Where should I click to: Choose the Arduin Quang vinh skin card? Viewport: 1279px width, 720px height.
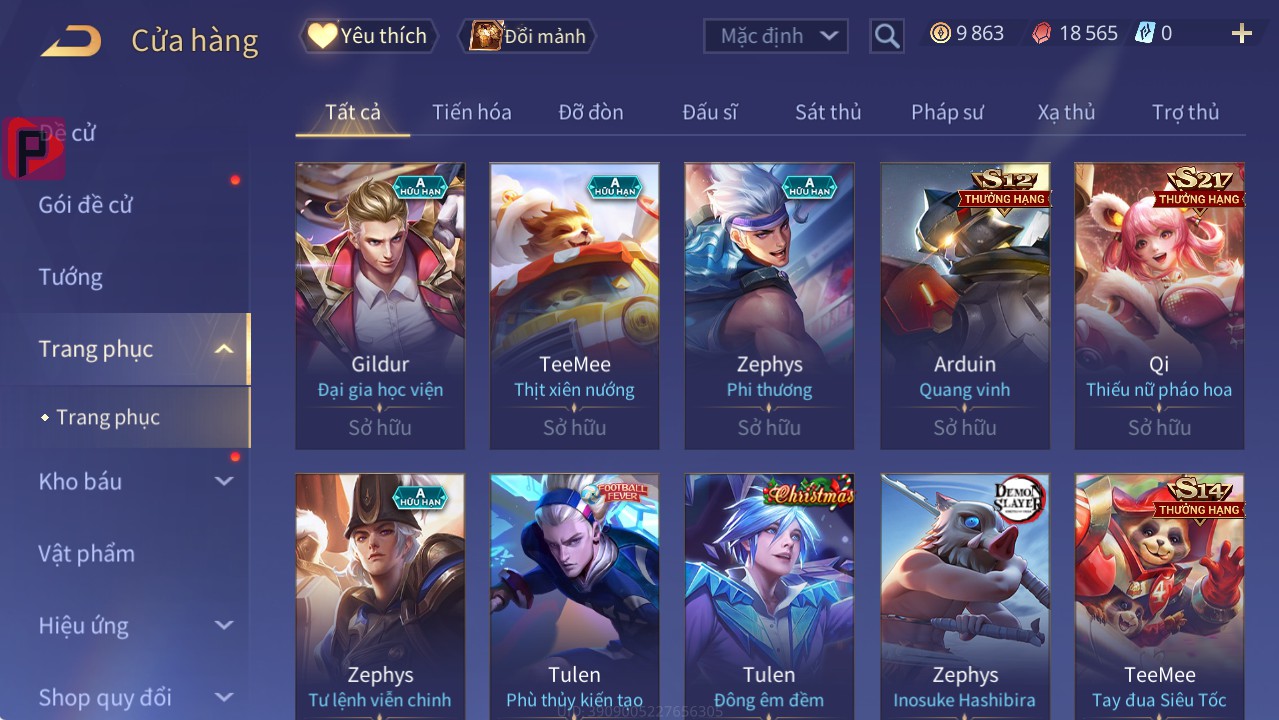coord(964,305)
